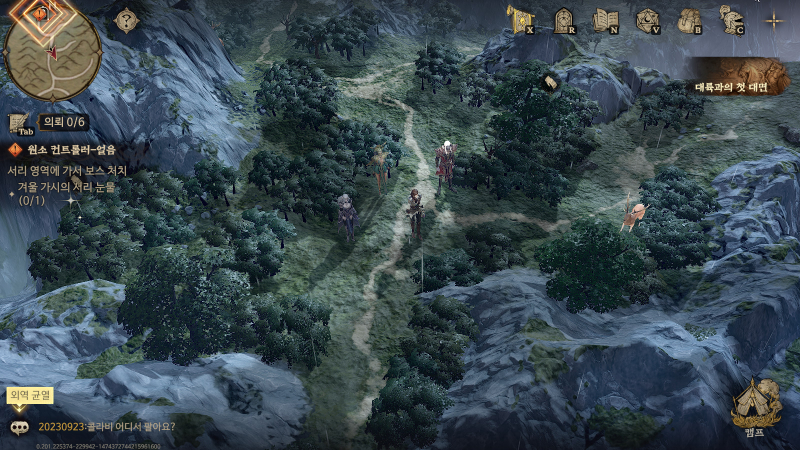Click the four-pointed star icon

[x=773, y=19]
